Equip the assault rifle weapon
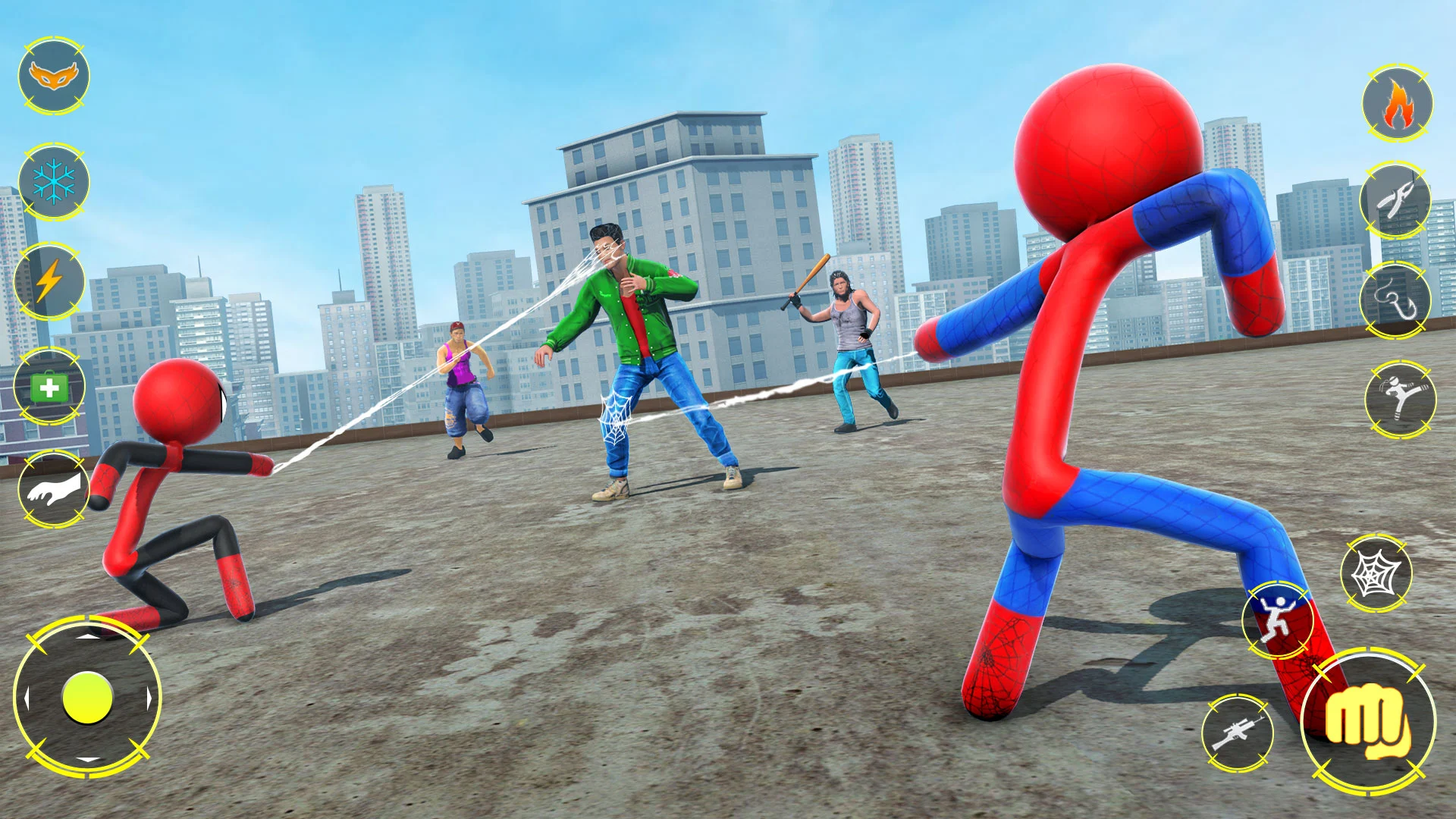The image size is (1456, 819). 1237,733
